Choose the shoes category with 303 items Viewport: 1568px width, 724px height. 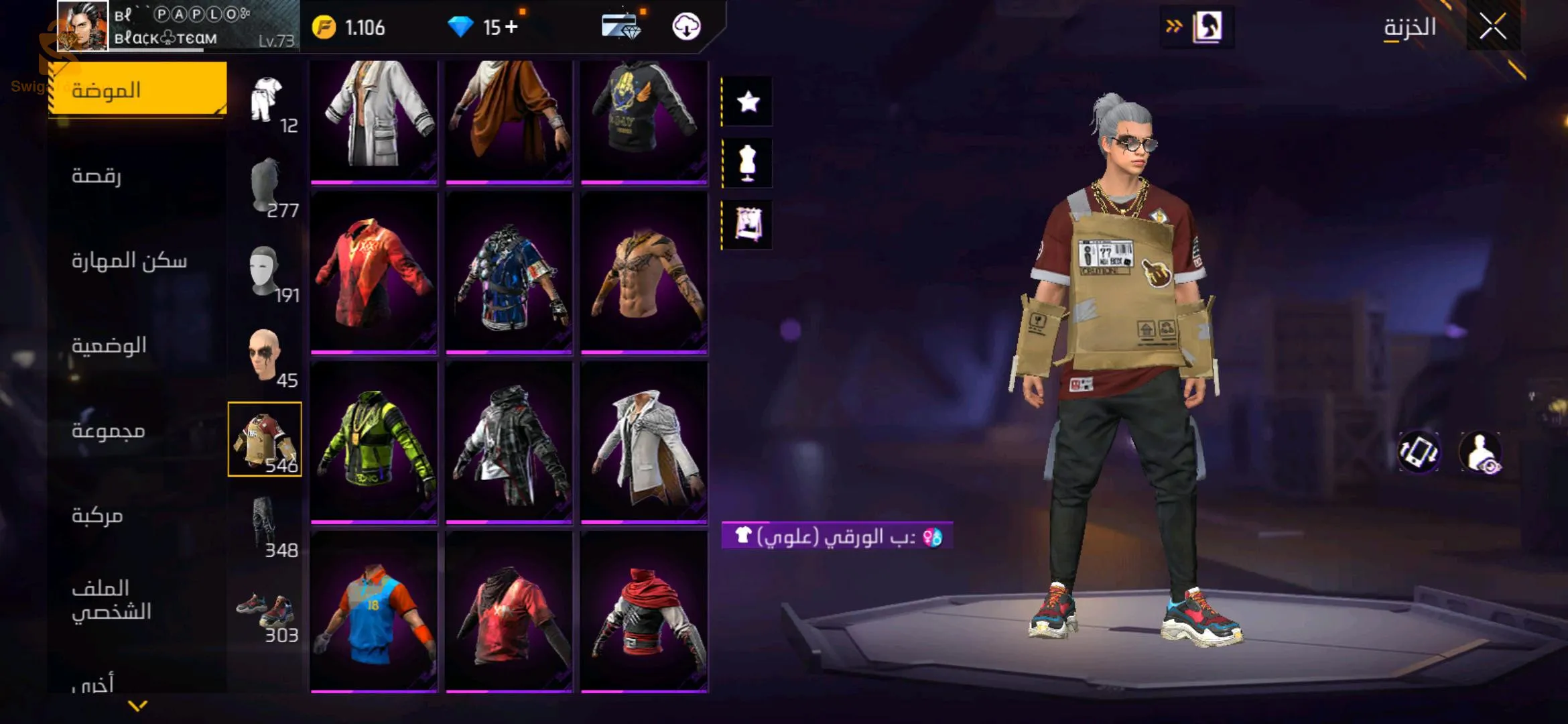pyautogui.click(x=265, y=611)
